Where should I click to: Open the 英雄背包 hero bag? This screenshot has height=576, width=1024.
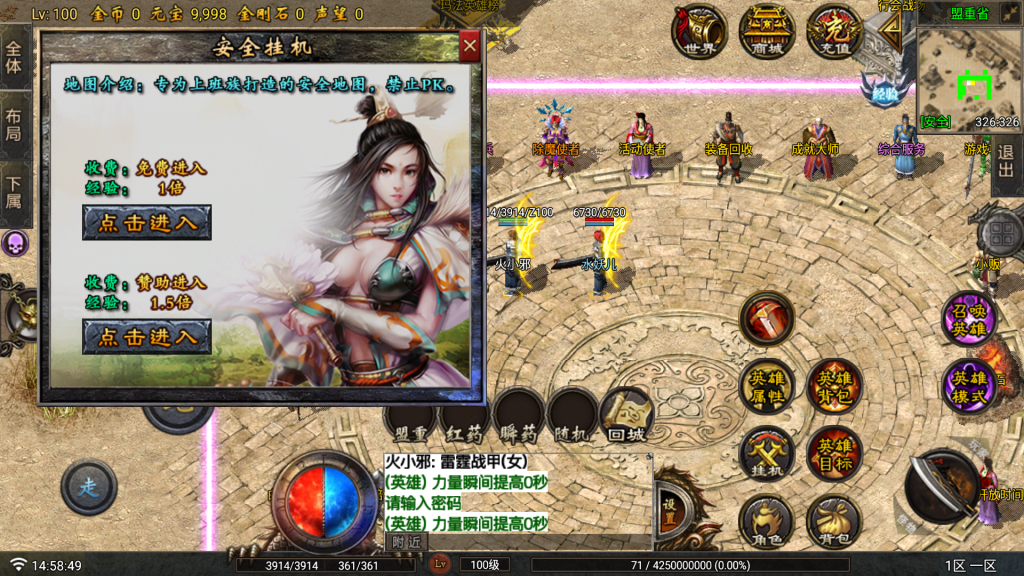coord(834,386)
